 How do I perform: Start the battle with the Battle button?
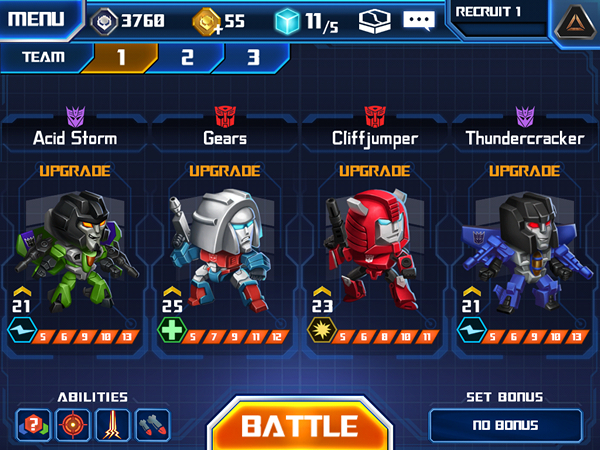click(299, 425)
